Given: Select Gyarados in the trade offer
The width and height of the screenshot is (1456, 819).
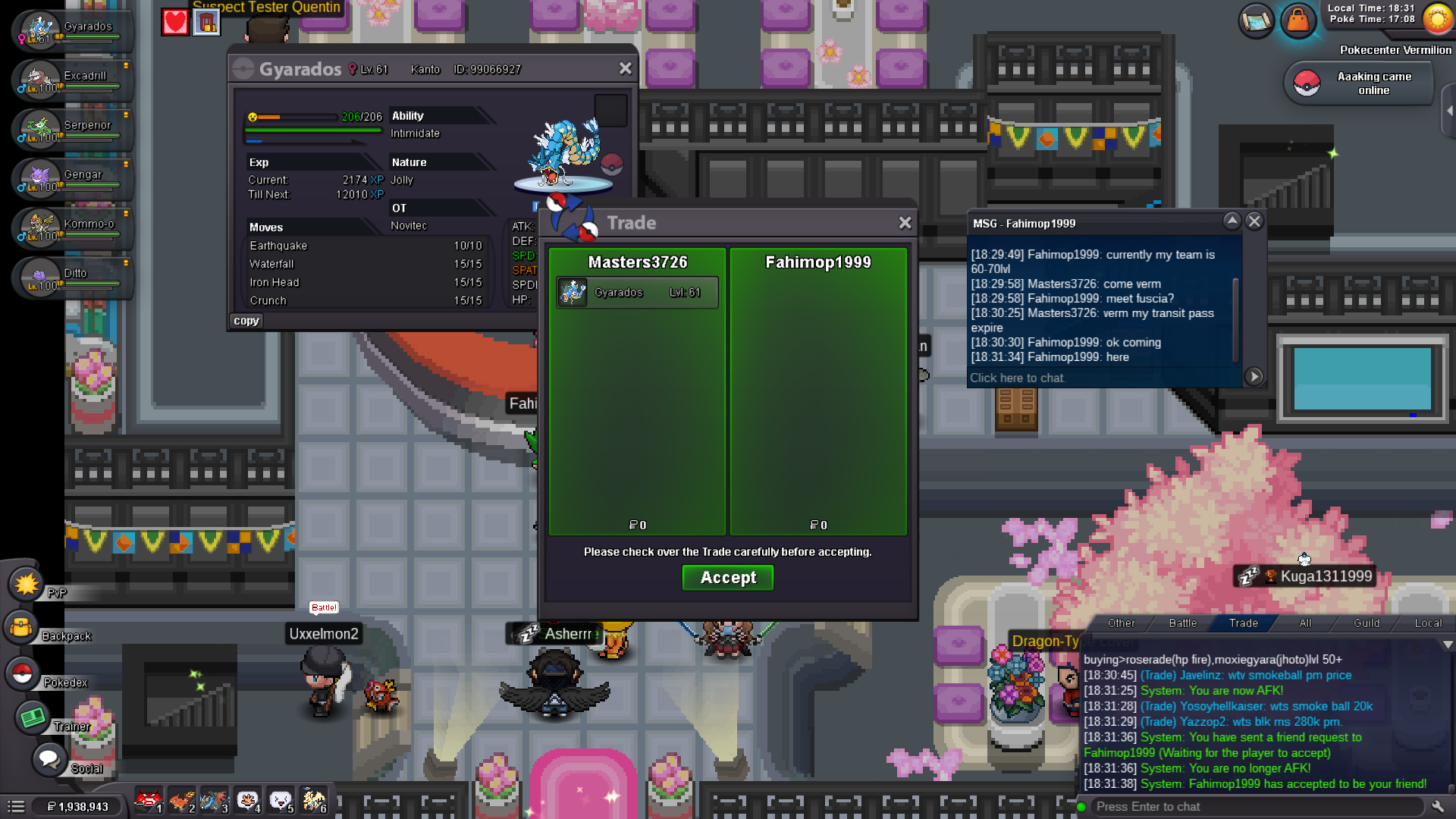Looking at the screenshot, I should pyautogui.click(x=637, y=293).
